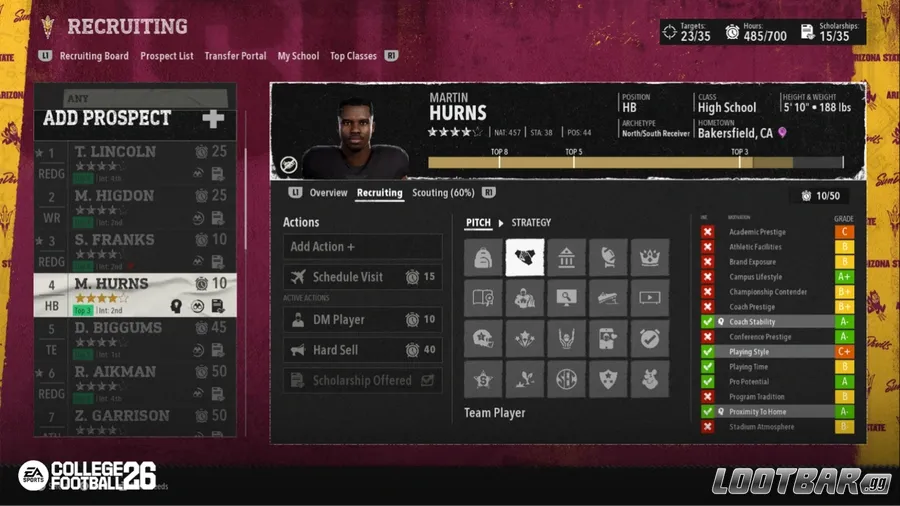
Task: Click the Add Prospect button
Action: pyautogui.click(x=135, y=119)
